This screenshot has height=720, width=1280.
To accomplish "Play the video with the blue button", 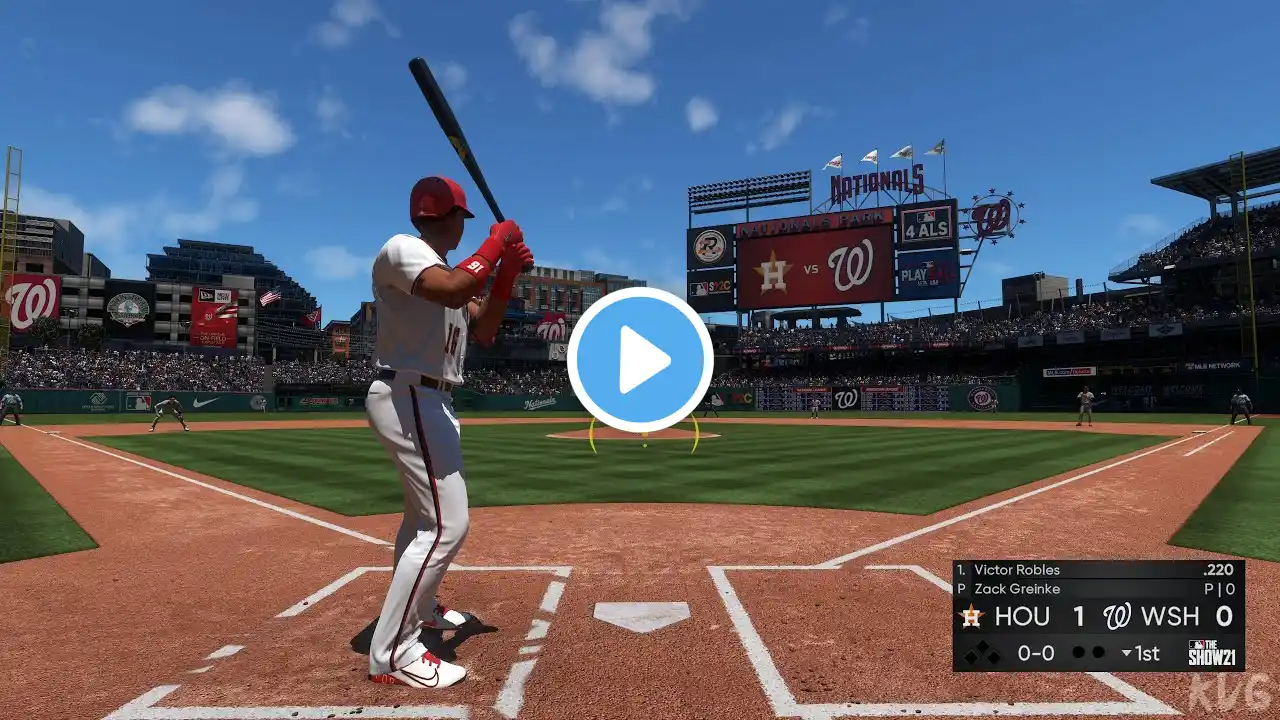I will tap(640, 359).
